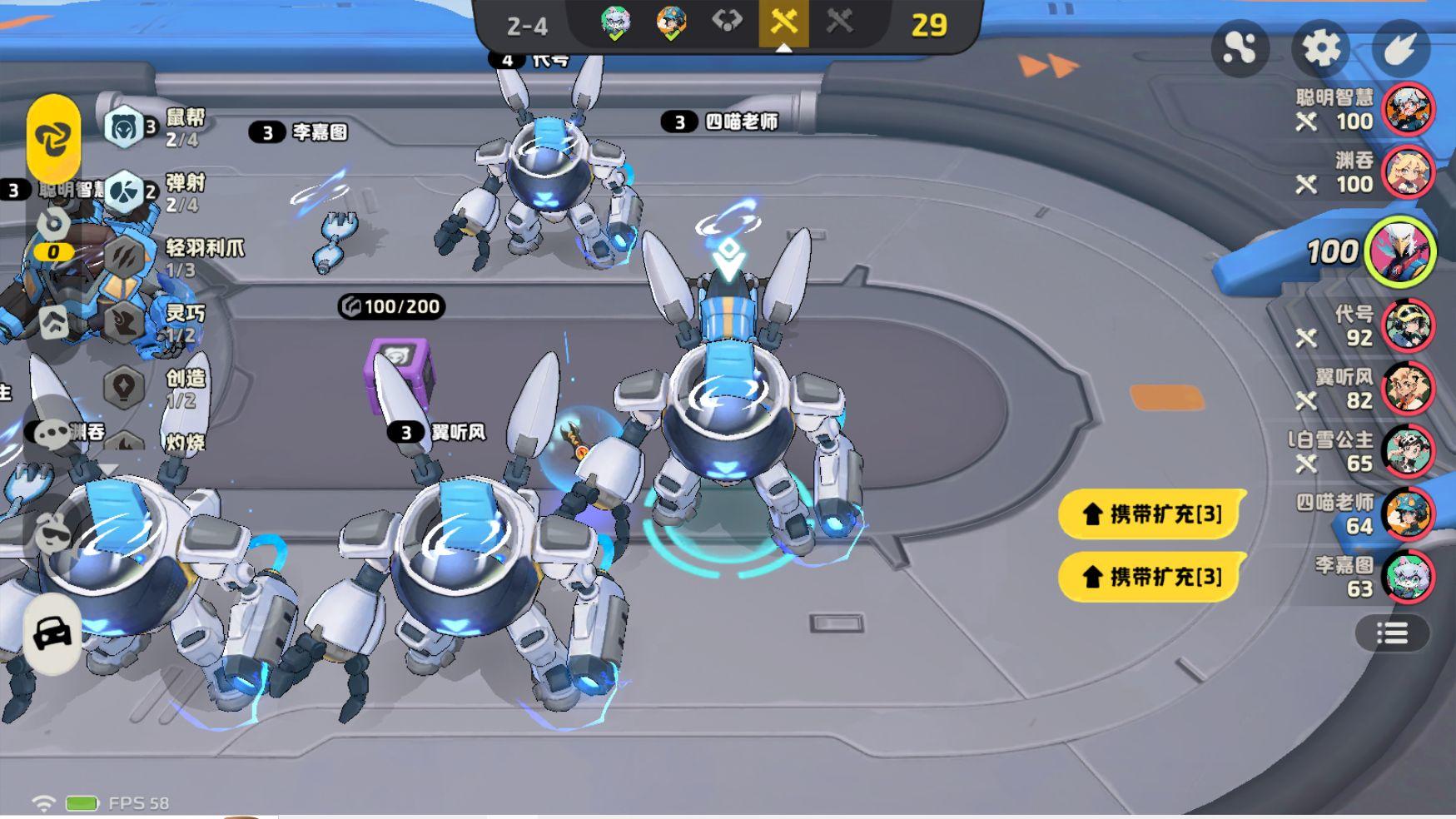Click the highlighted hammer preparation phase icon
Viewport: 1456px width, 819px height.
tap(783, 23)
